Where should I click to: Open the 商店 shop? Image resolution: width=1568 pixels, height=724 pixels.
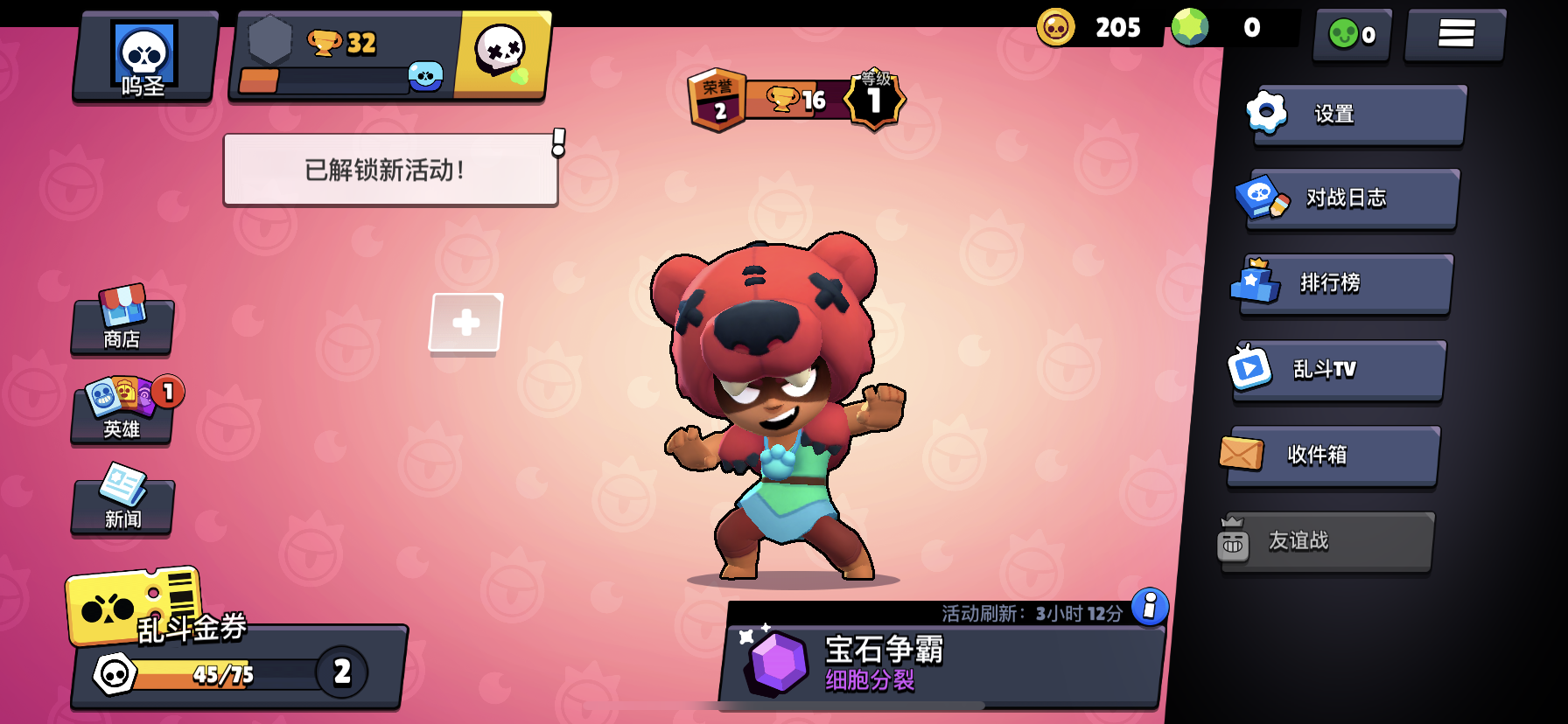pyautogui.click(x=122, y=324)
